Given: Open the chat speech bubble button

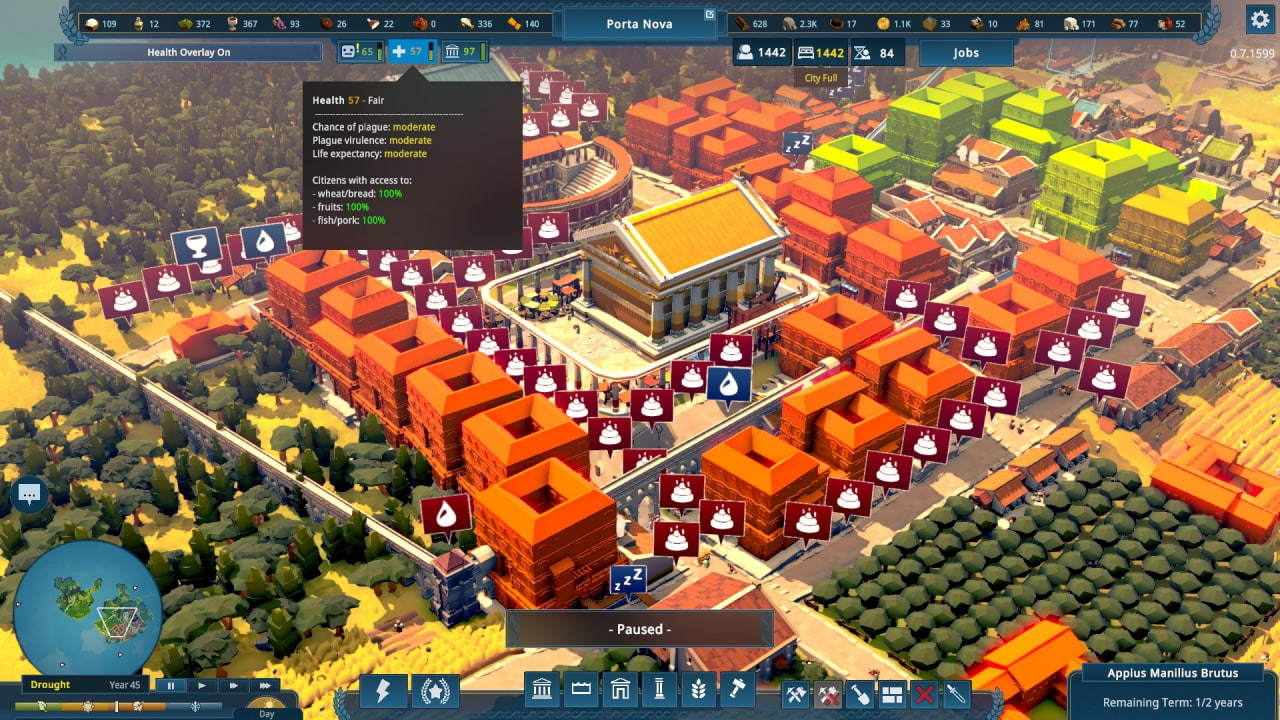Looking at the screenshot, I should coord(29,494).
